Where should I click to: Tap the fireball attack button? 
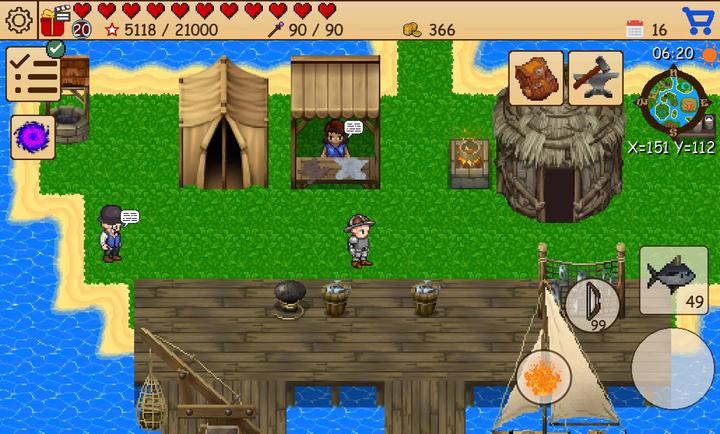coord(544,377)
